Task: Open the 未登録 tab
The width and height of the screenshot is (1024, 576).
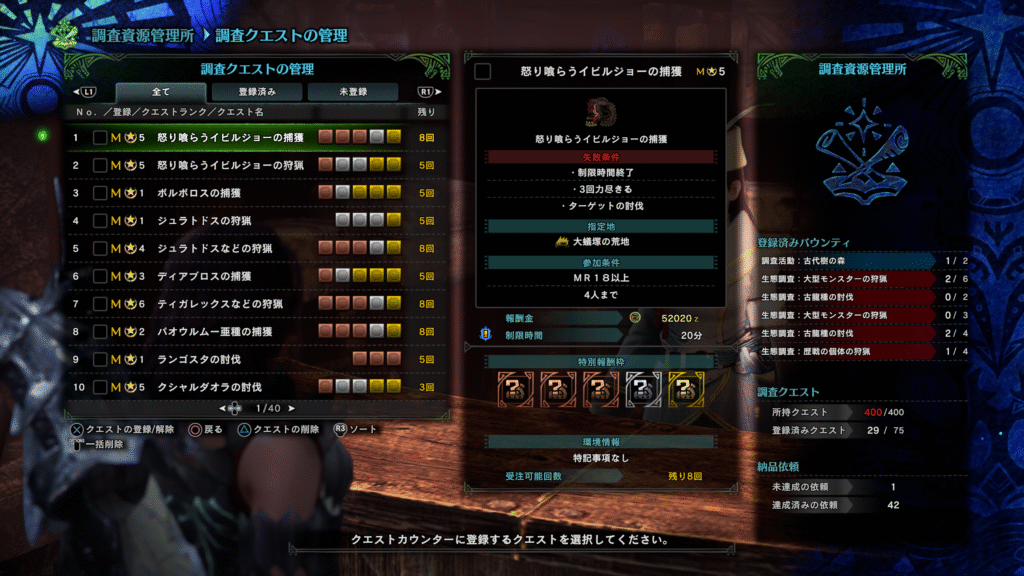Action: [352, 92]
